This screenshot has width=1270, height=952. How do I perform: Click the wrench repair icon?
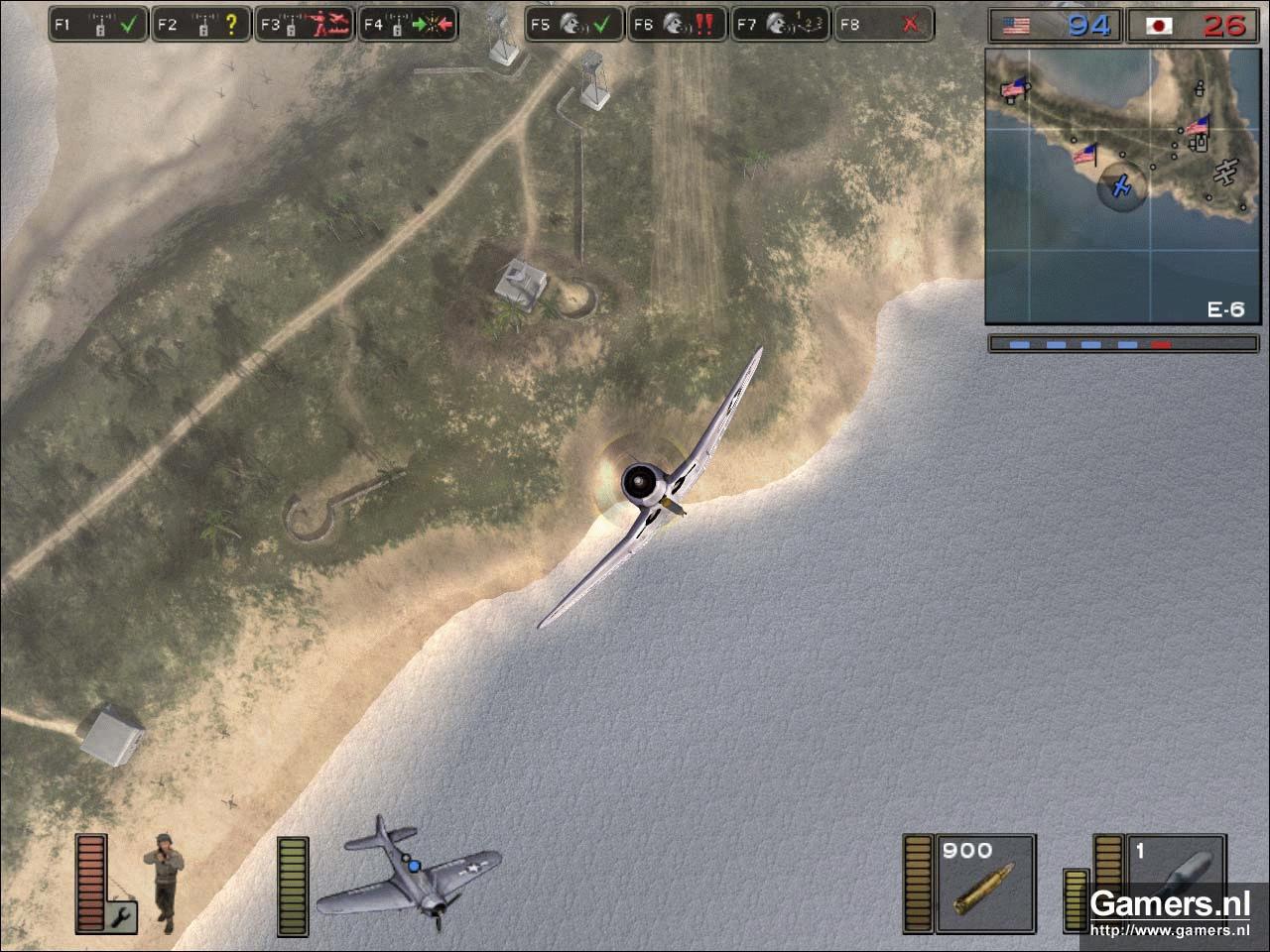[124, 916]
